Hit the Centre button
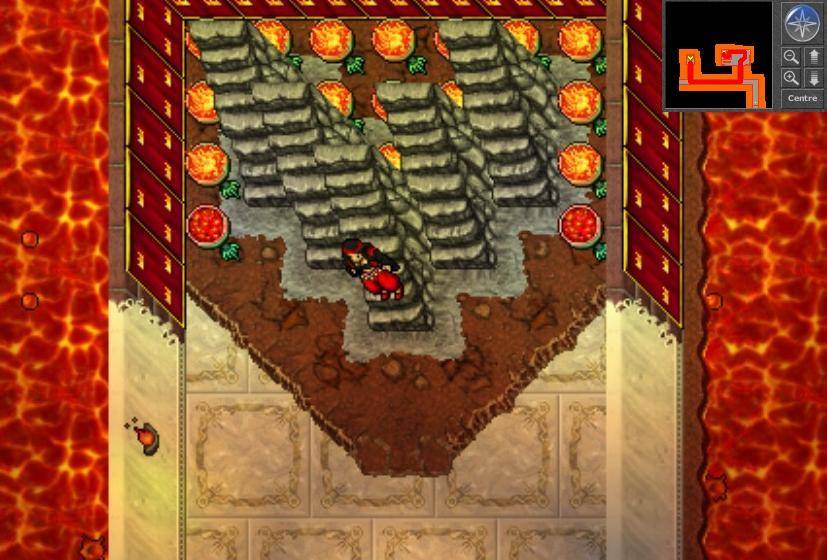The image size is (827, 560). coord(802,98)
